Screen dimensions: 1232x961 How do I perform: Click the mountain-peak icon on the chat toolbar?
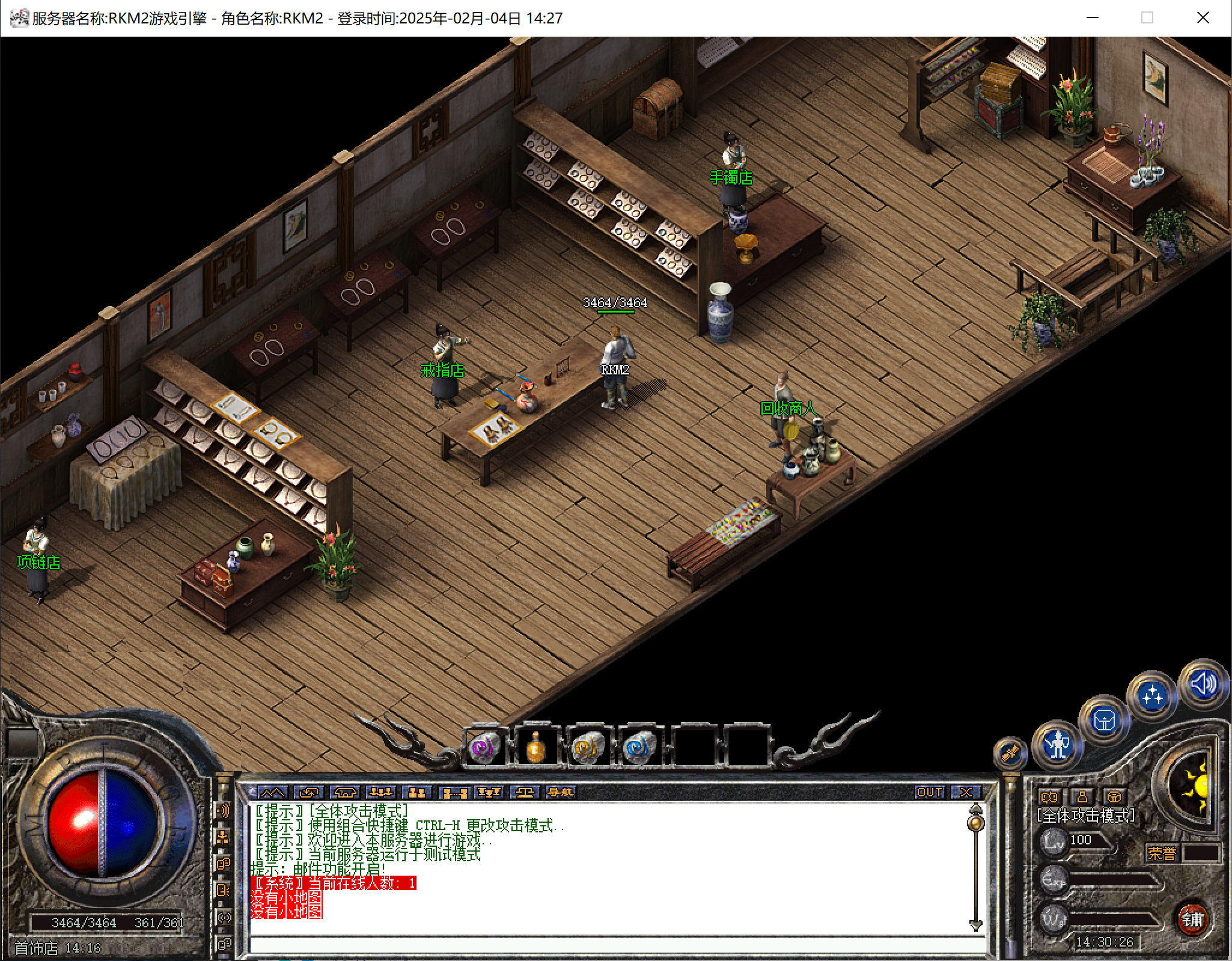(x=272, y=792)
